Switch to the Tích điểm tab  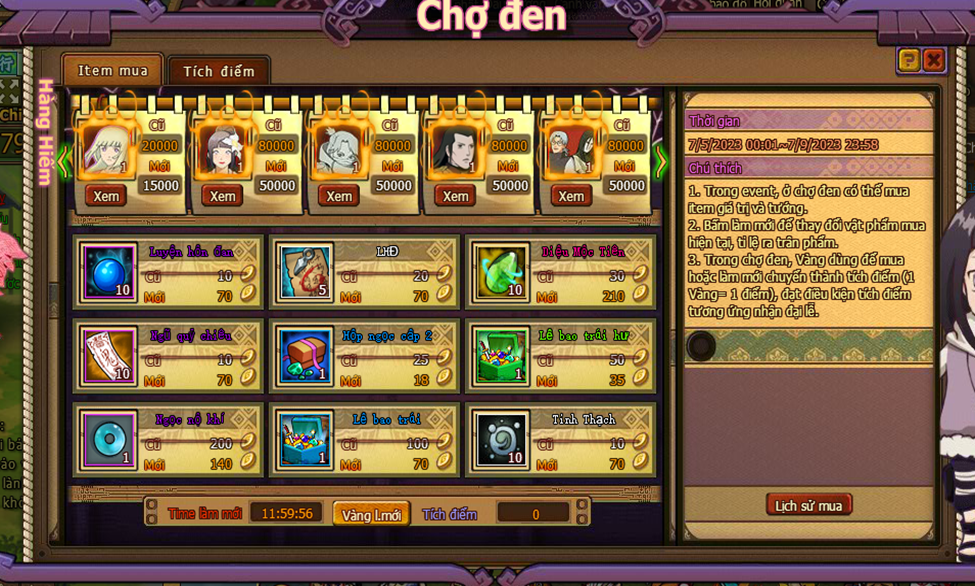point(218,71)
